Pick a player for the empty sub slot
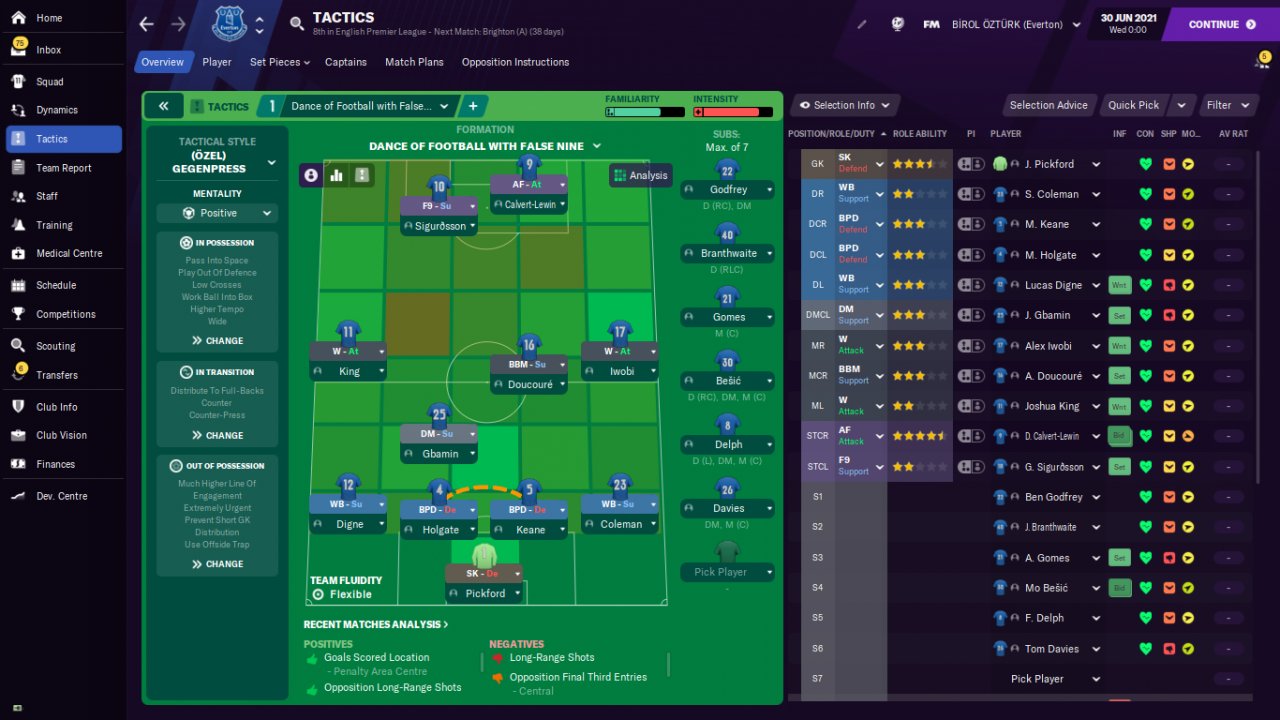1280x720 pixels. coord(727,572)
